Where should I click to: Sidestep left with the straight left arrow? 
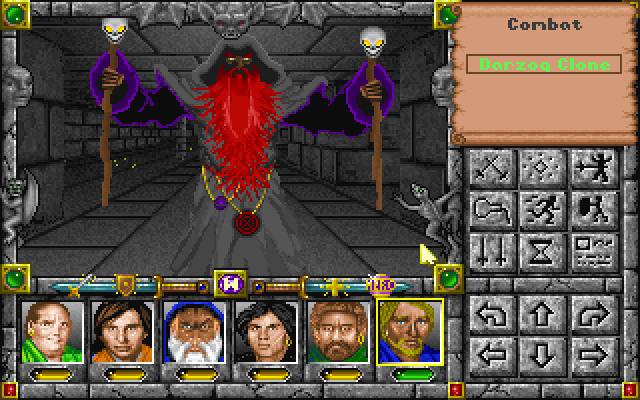[491, 353]
